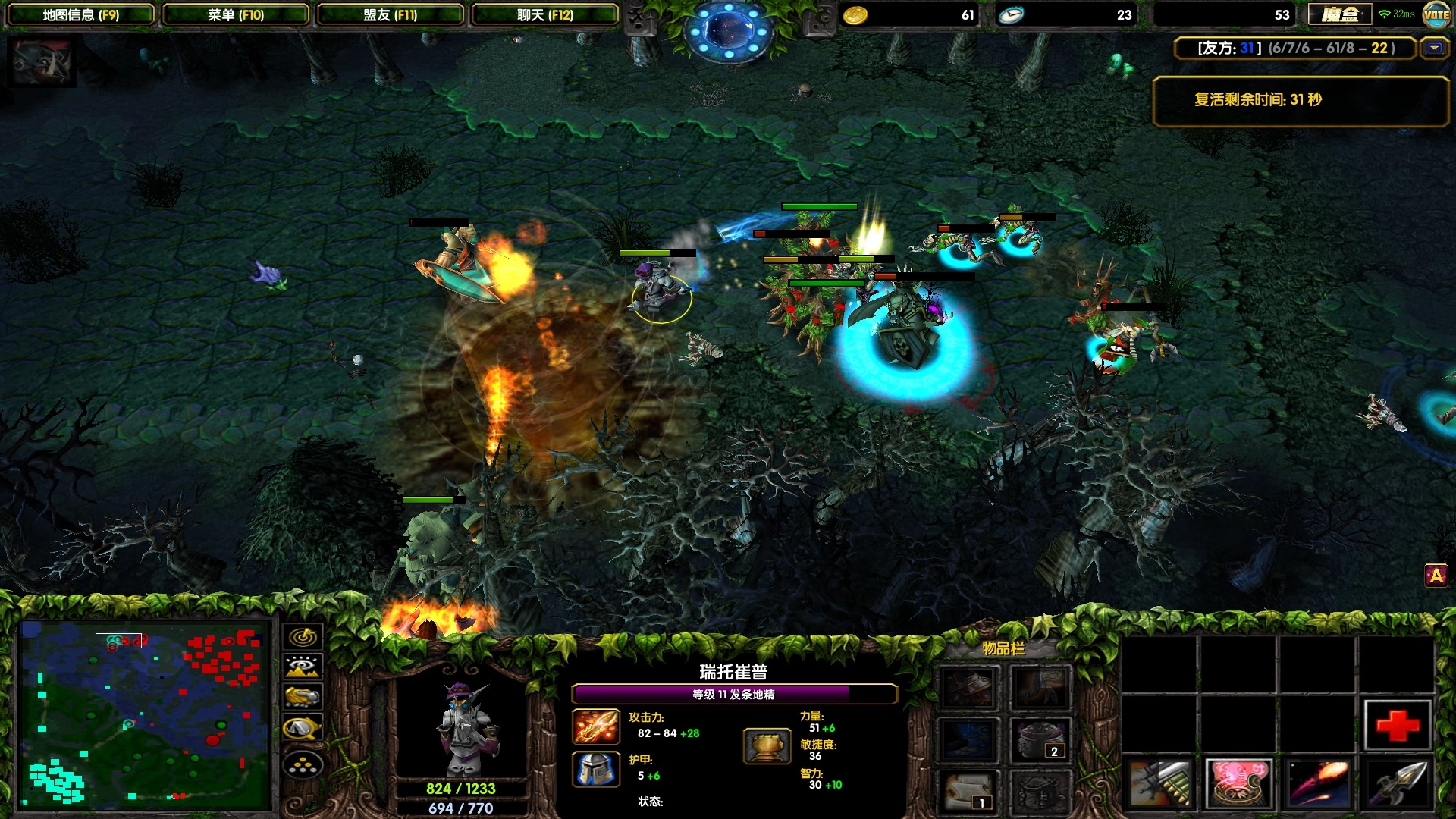Click on the minimap
This screenshot has width=1456, height=819.
point(144,714)
